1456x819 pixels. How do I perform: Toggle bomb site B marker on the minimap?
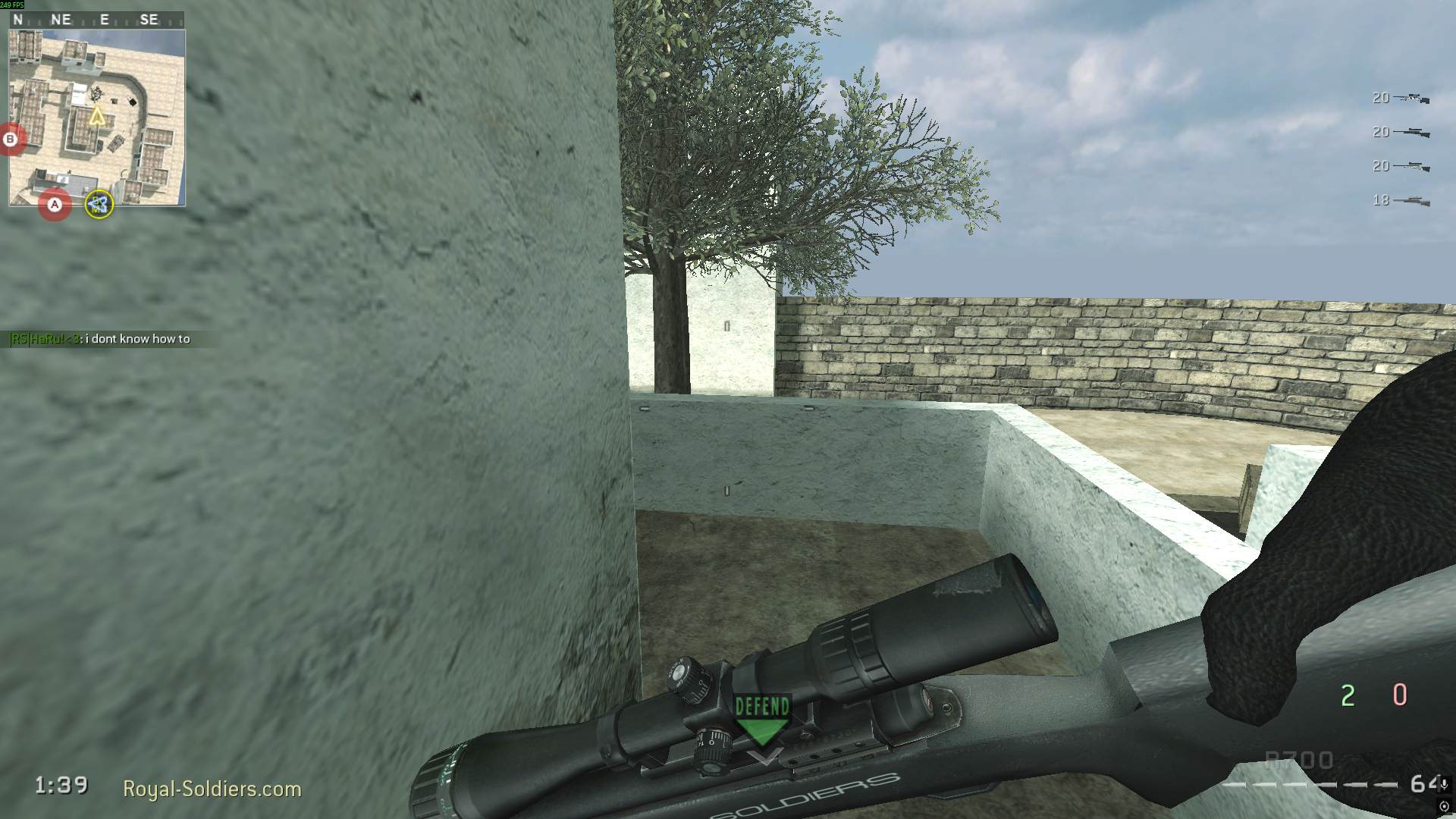[x=10, y=139]
